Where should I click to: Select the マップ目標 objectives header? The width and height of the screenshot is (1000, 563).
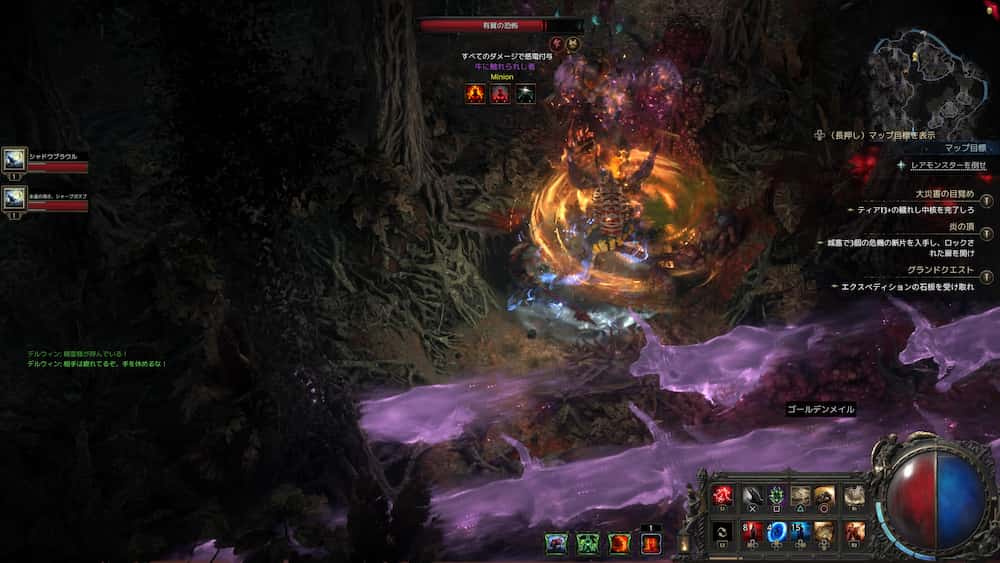pos(964,147)
